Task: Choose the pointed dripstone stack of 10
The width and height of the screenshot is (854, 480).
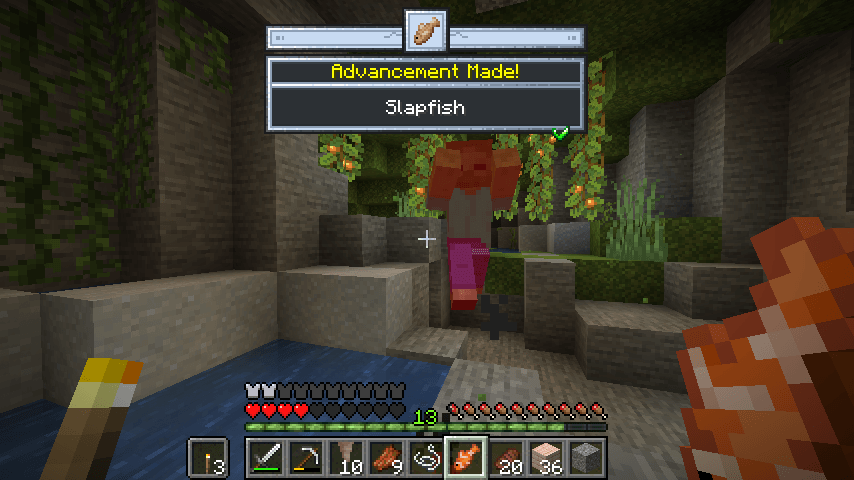Action: pos(347,458)
